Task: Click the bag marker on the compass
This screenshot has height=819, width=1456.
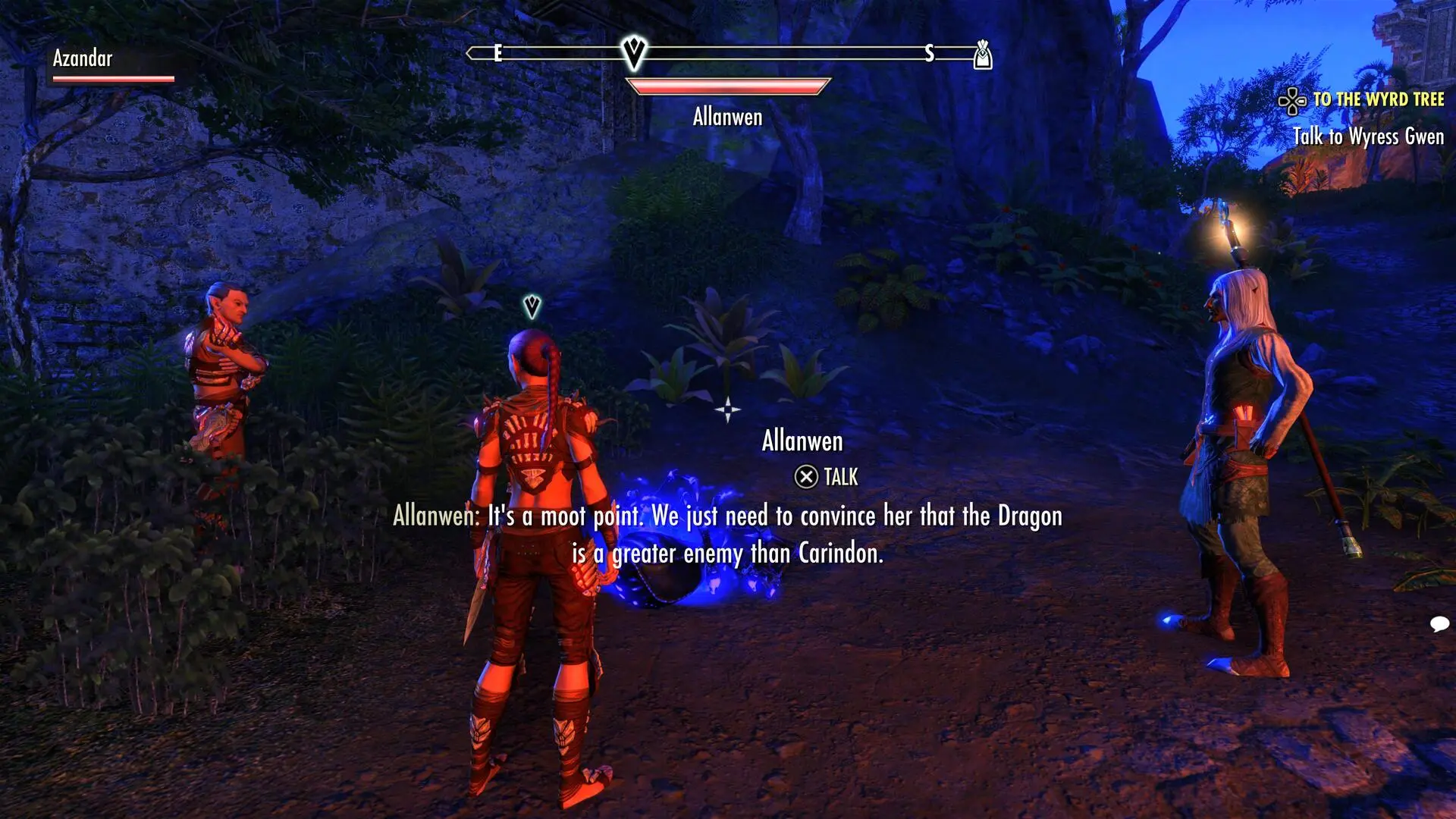Action: [x=983, y=55]
